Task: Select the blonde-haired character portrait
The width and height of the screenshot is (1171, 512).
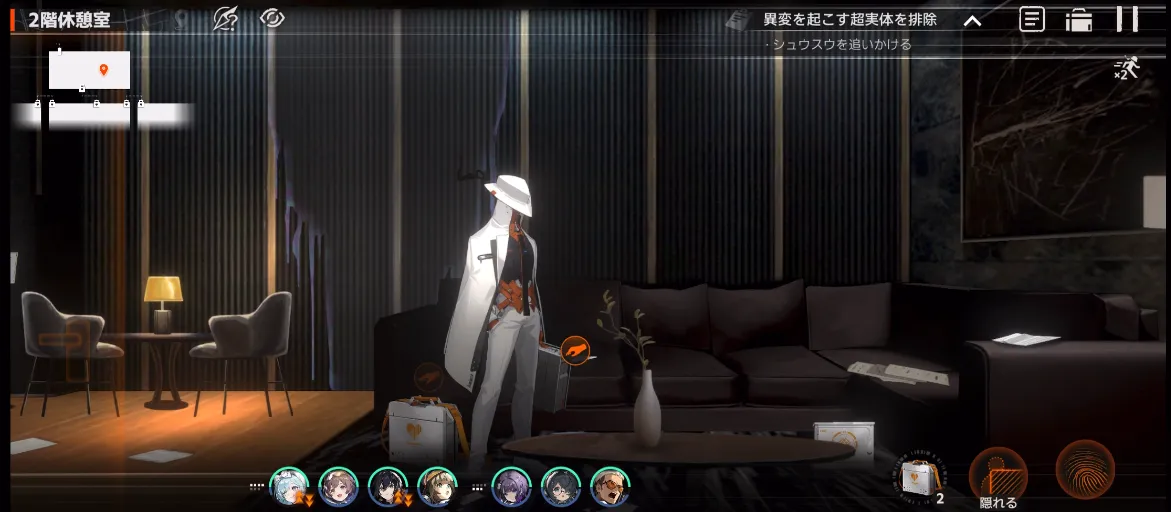Action: coord(437,487)
